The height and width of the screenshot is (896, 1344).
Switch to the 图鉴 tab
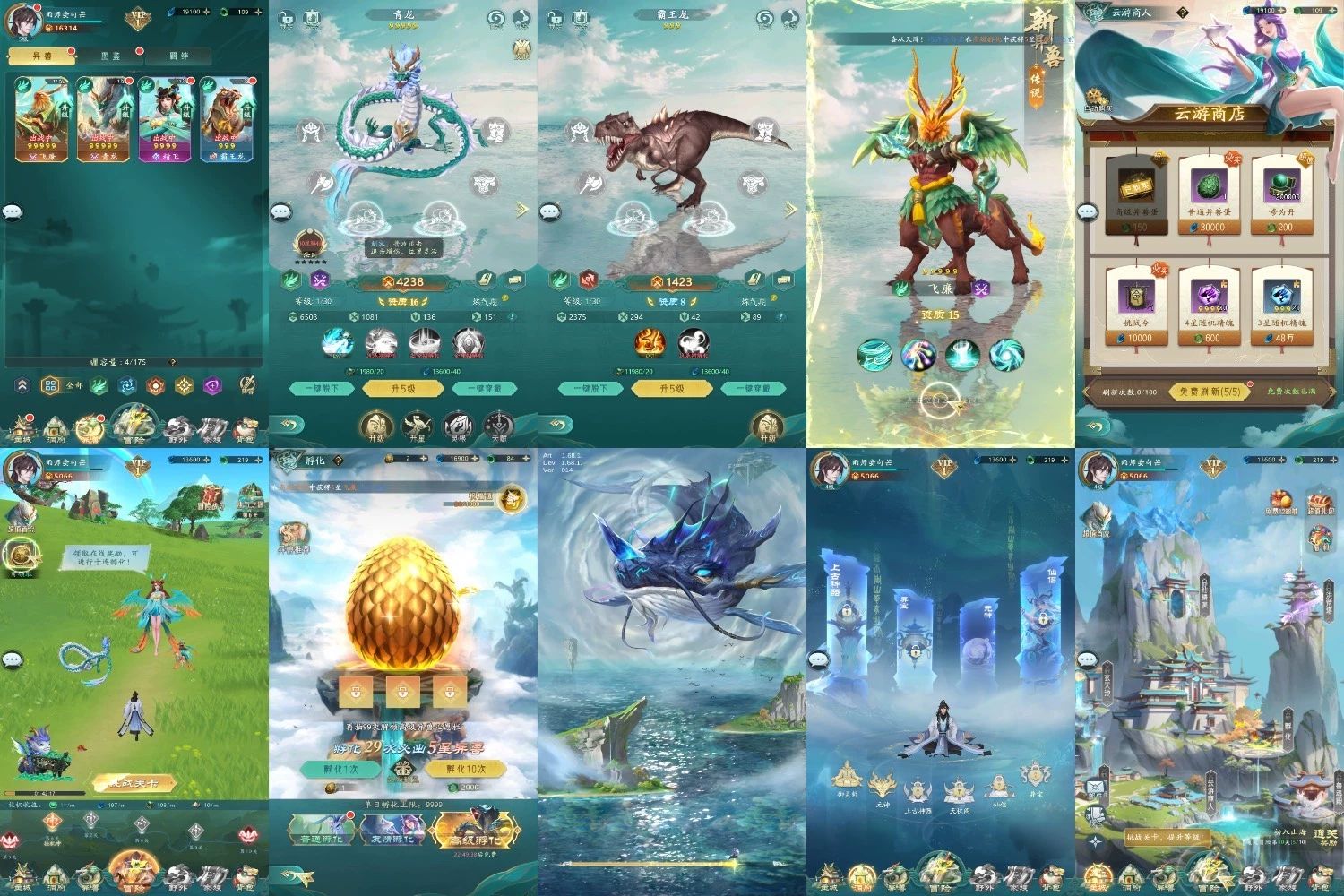[111, 56]
